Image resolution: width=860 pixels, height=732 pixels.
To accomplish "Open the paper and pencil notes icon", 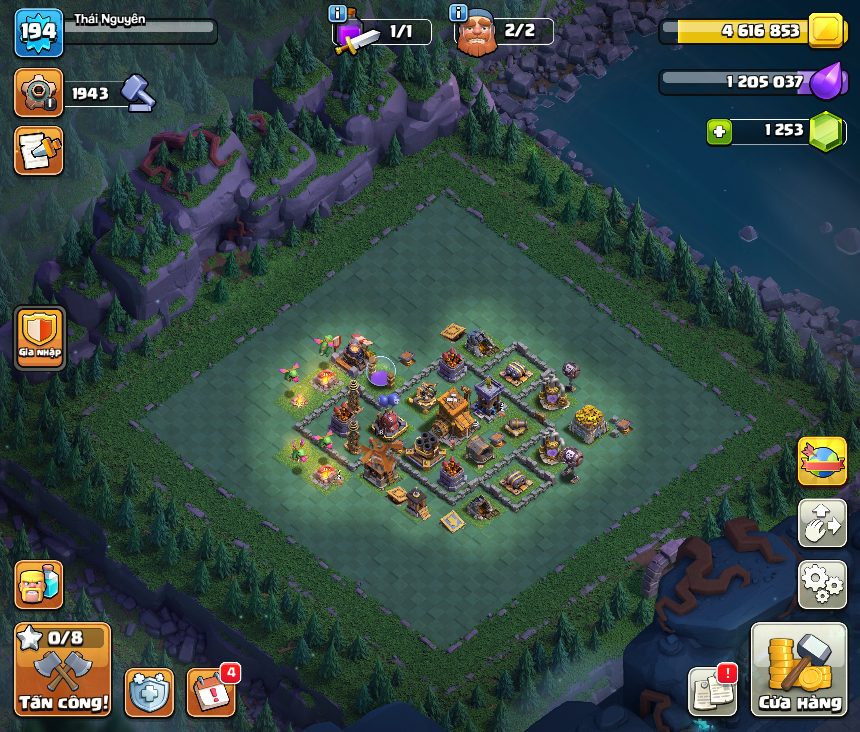I will click(39, 150).
